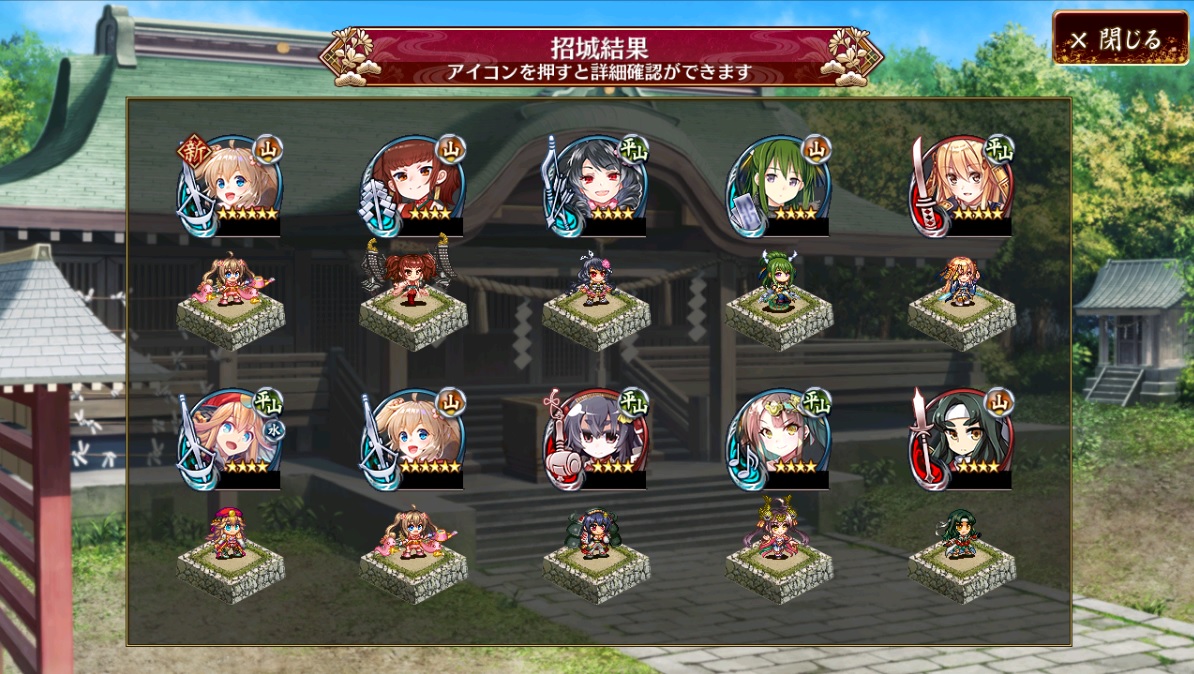Open the red-hat blonde girl with 水 badge
This screenshot has height=674, width=1194.
pos(230,438)
